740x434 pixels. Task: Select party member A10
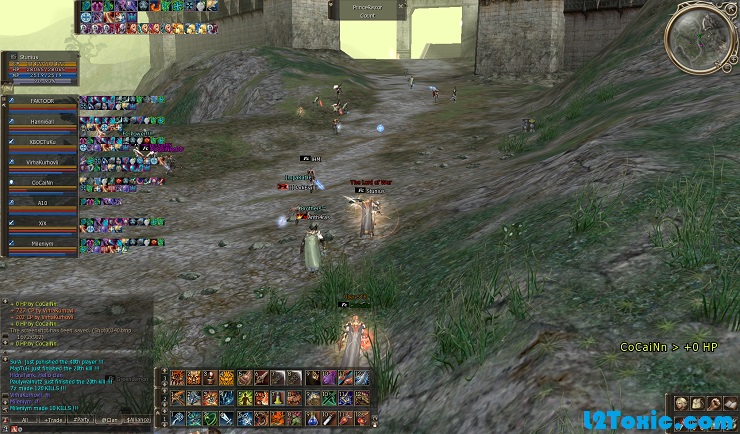[x=42, y=203]
